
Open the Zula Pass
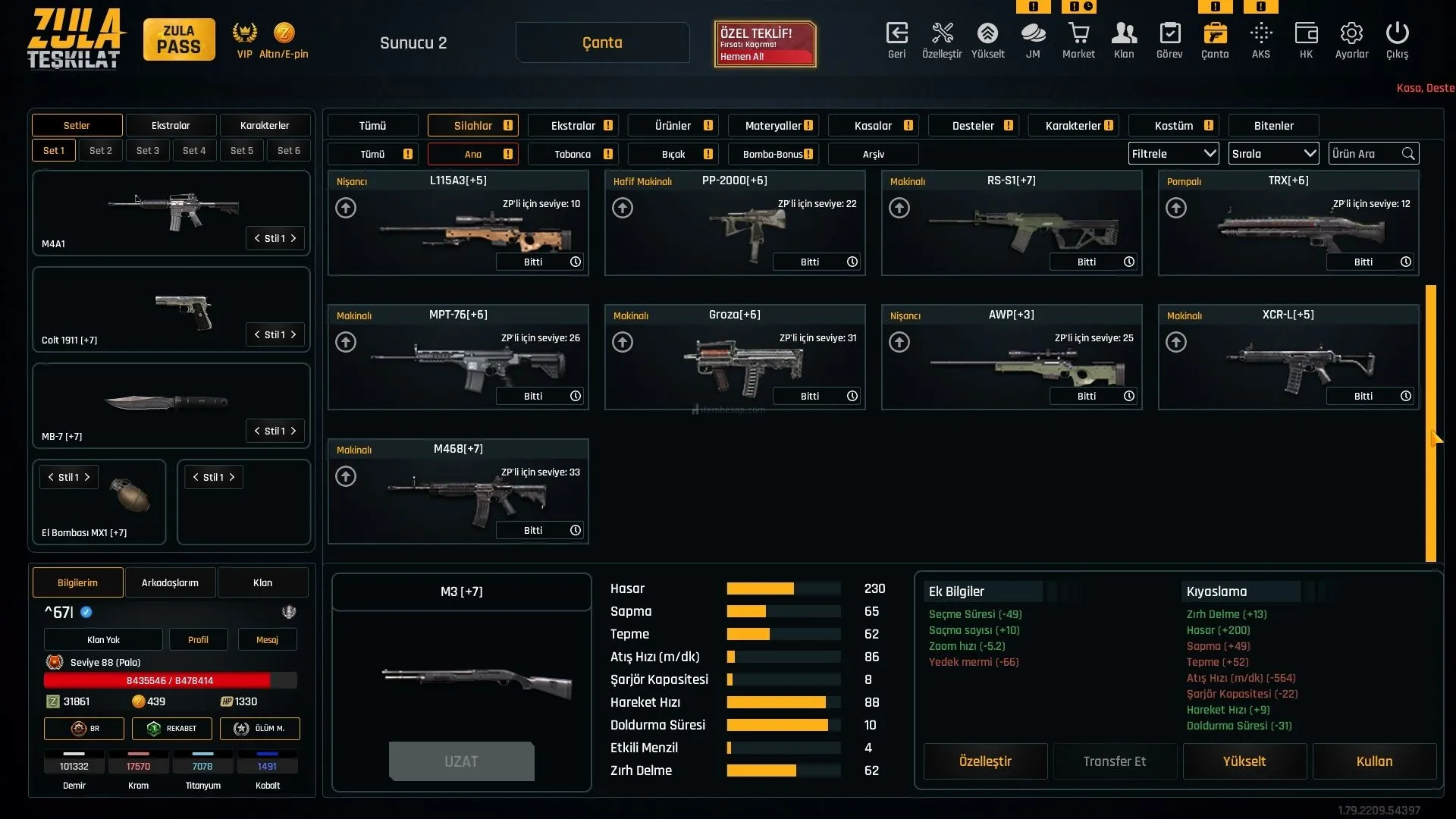pos(179,39)
